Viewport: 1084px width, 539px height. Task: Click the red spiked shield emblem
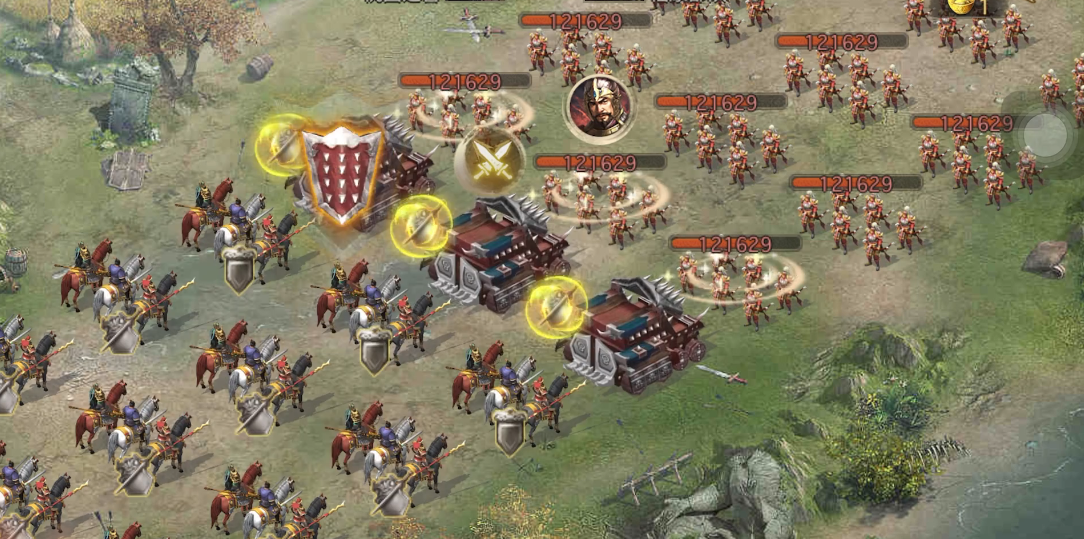342,172
